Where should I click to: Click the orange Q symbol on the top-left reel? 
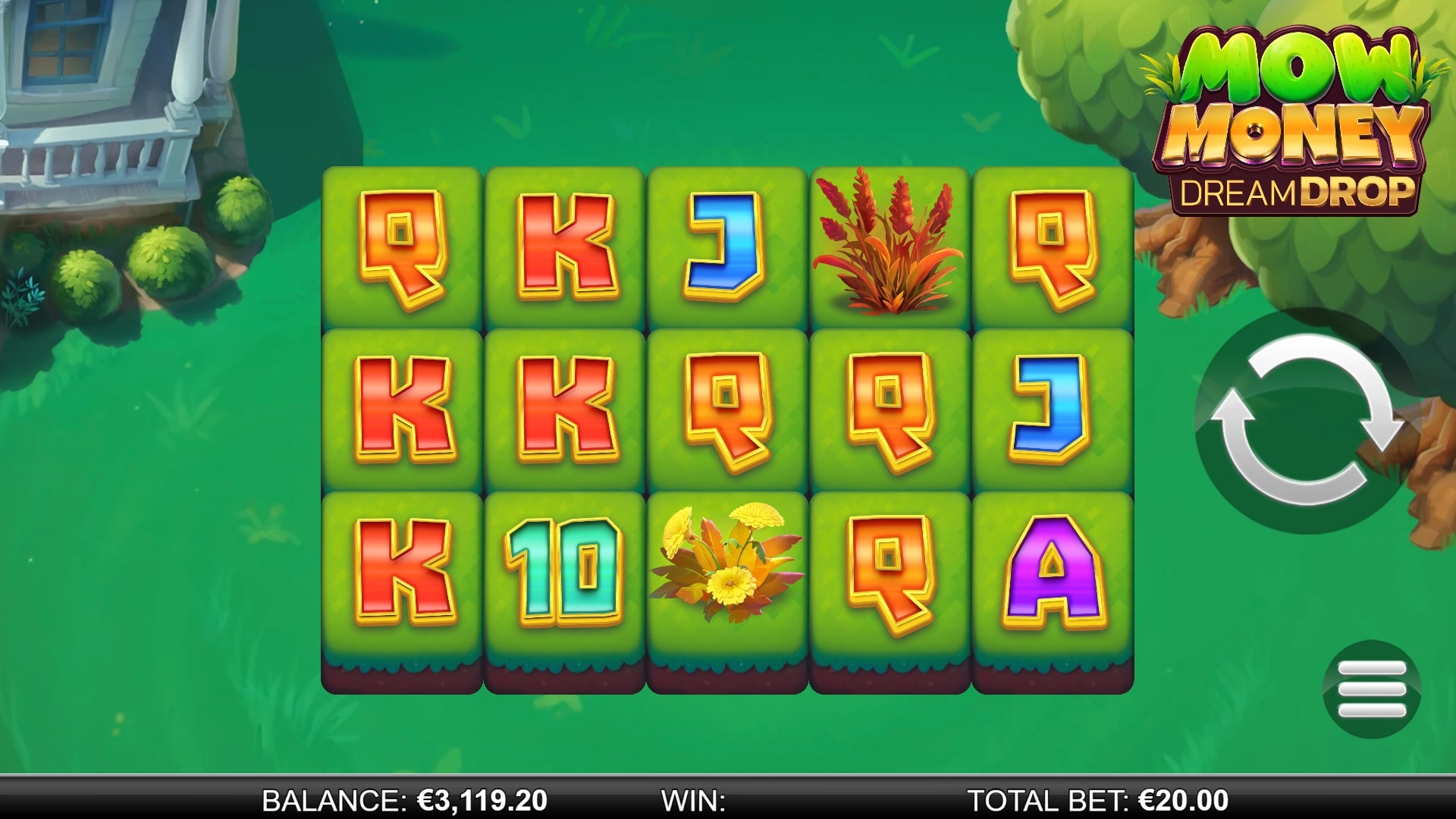click(x=402, y=250)
